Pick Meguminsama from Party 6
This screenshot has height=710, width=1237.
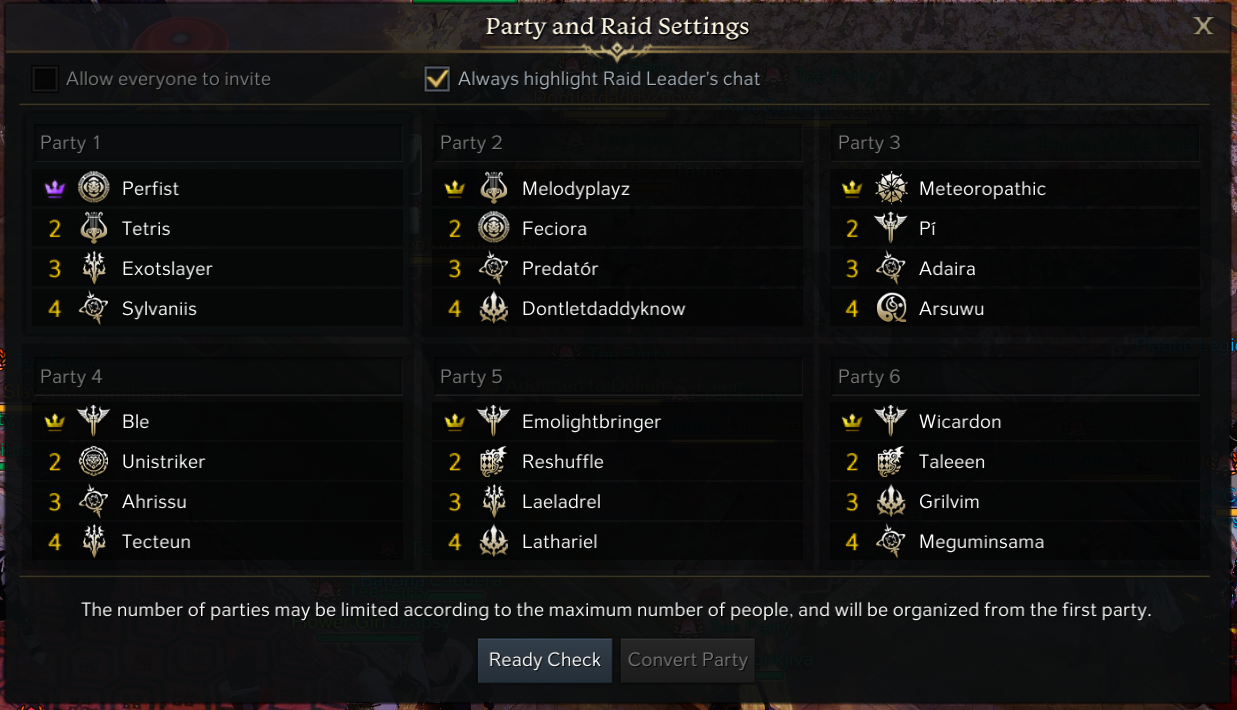(981, 542)
